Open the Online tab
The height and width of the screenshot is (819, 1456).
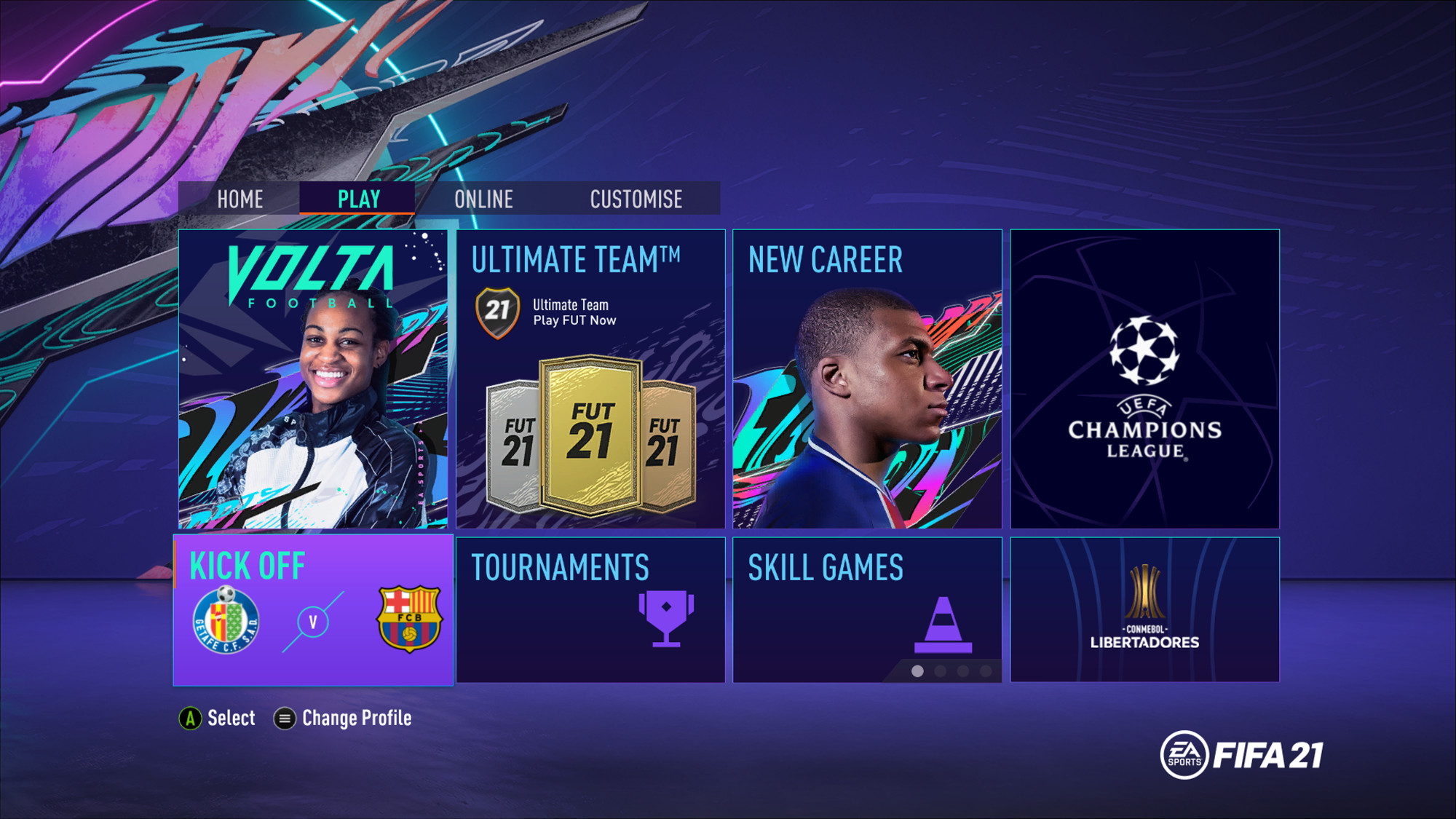[483, 199]
